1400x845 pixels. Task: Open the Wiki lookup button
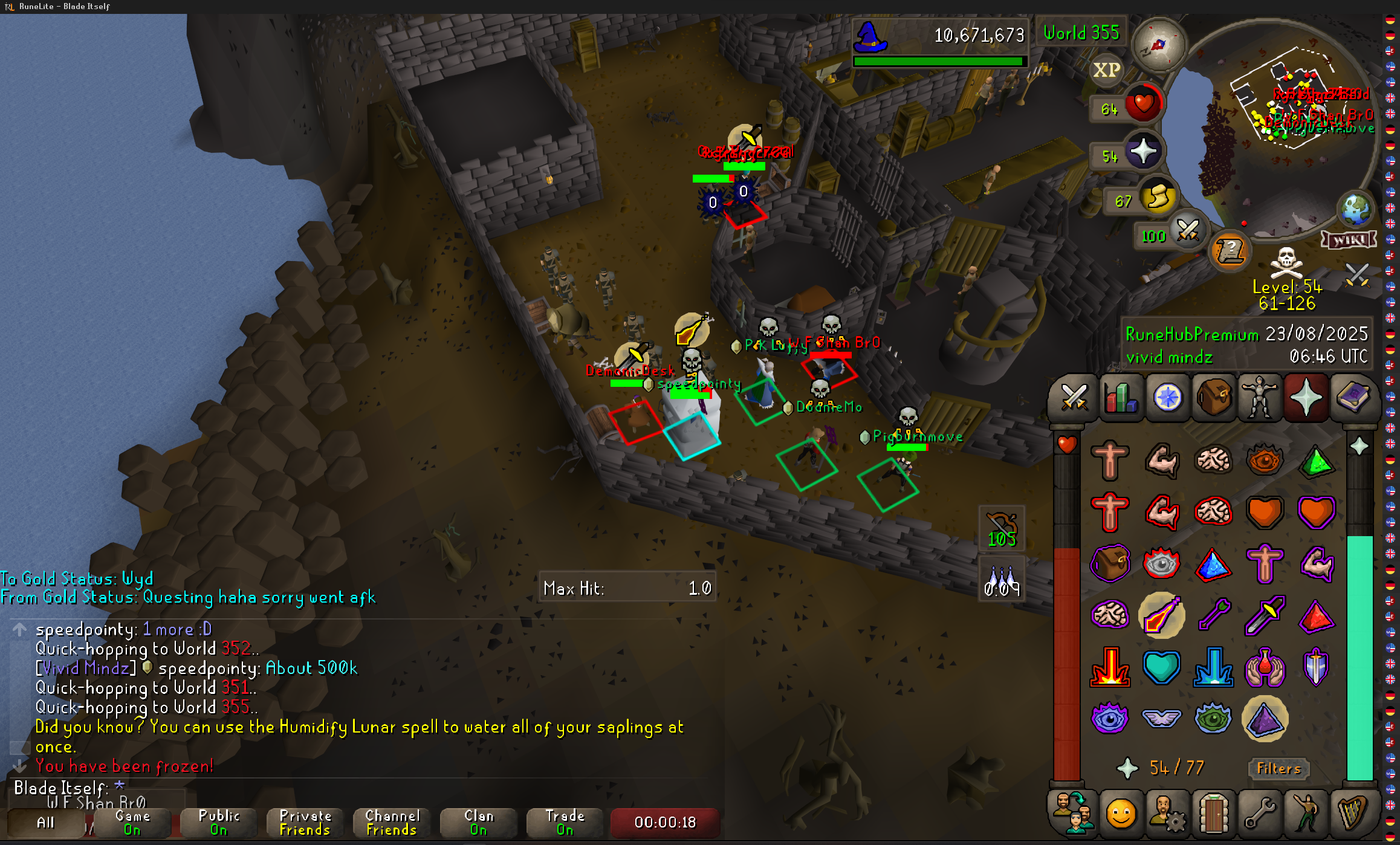(x=1349, y=240)
